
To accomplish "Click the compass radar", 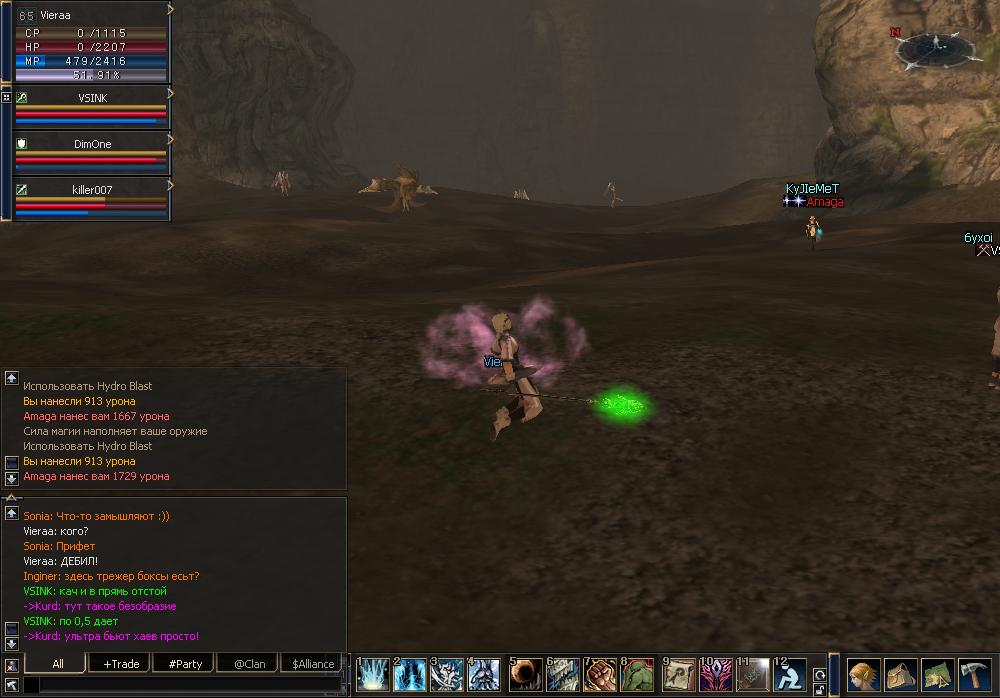I will click(x=938, y=45).
